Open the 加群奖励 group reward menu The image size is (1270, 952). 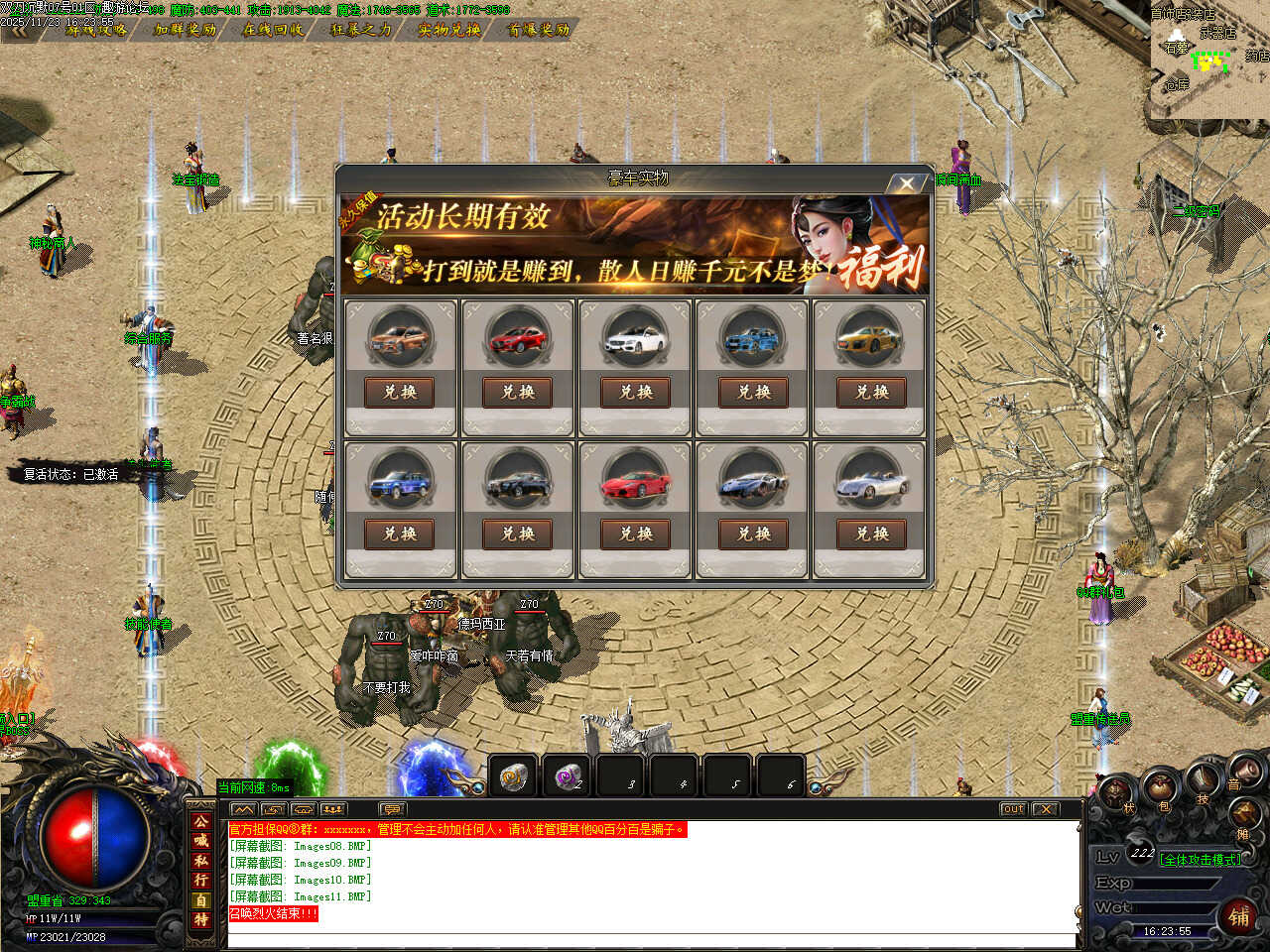point(186,30)
